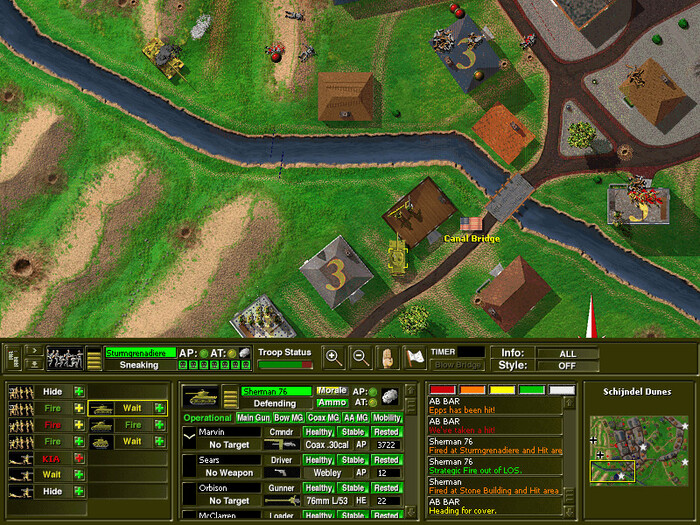
Task: Click the Sturmgrenadiere squad portrait
Action: click(x=66, y=358)
